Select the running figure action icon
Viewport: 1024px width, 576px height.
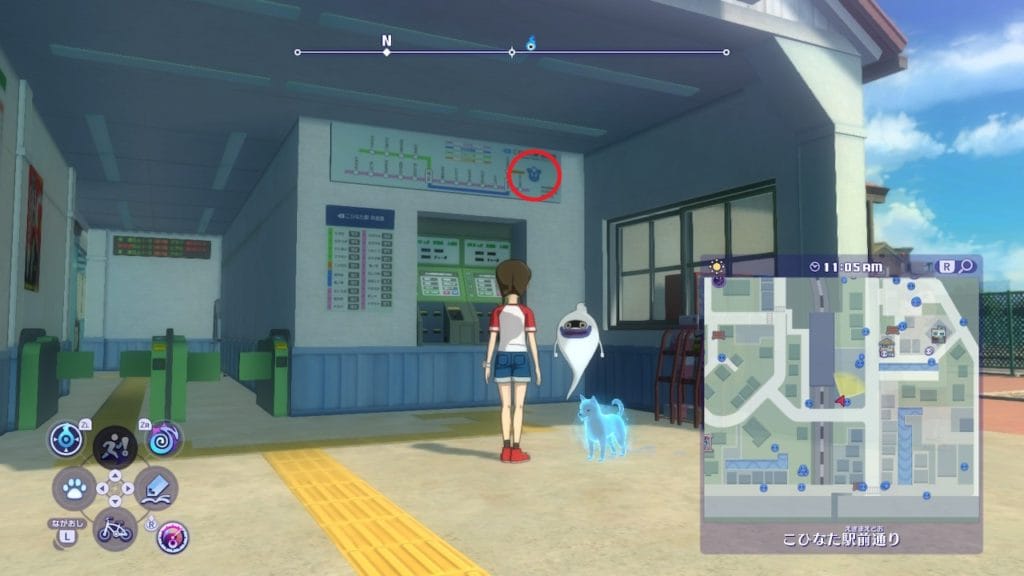click(115, 445)
